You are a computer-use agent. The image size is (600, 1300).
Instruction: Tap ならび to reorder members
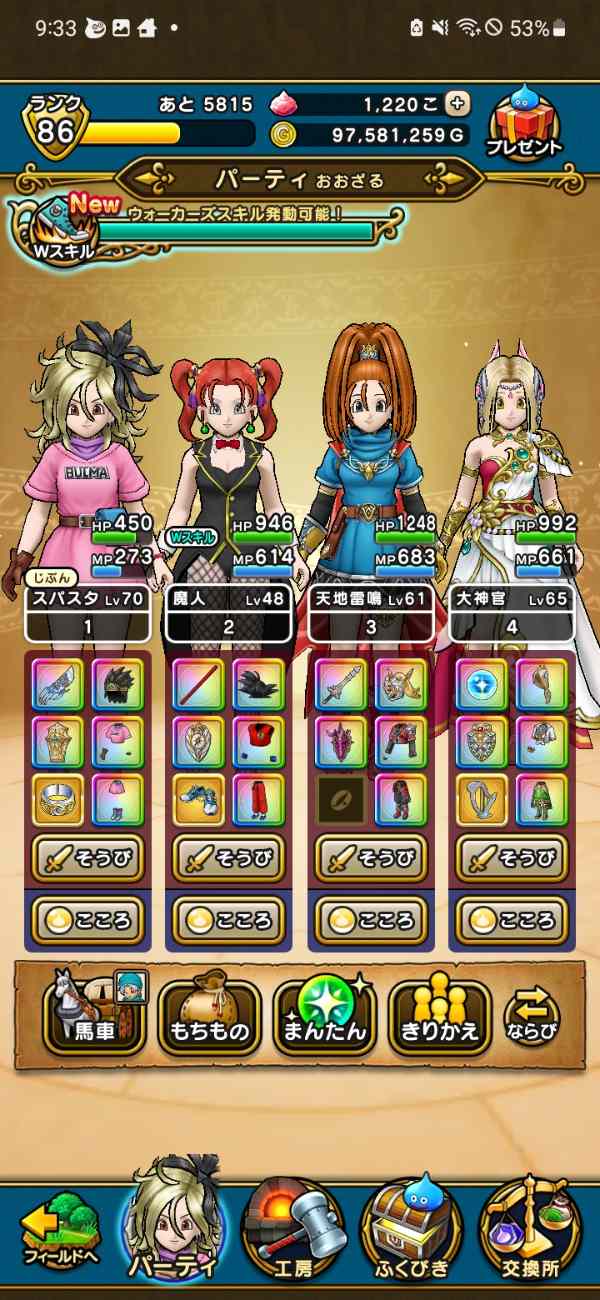pyautogui.click(x=531, y=1017)
